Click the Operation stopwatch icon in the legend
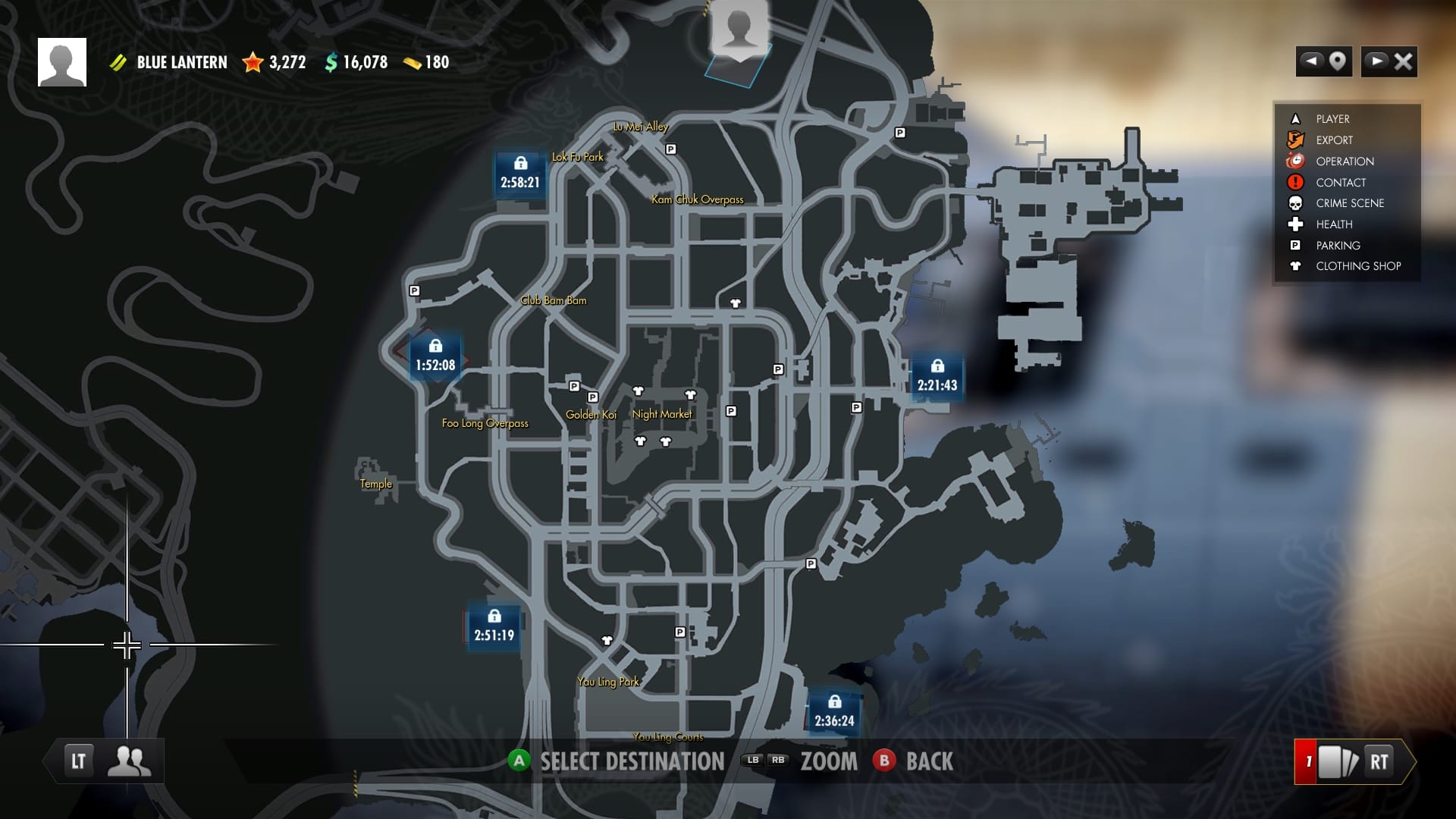 [1294, 161]
